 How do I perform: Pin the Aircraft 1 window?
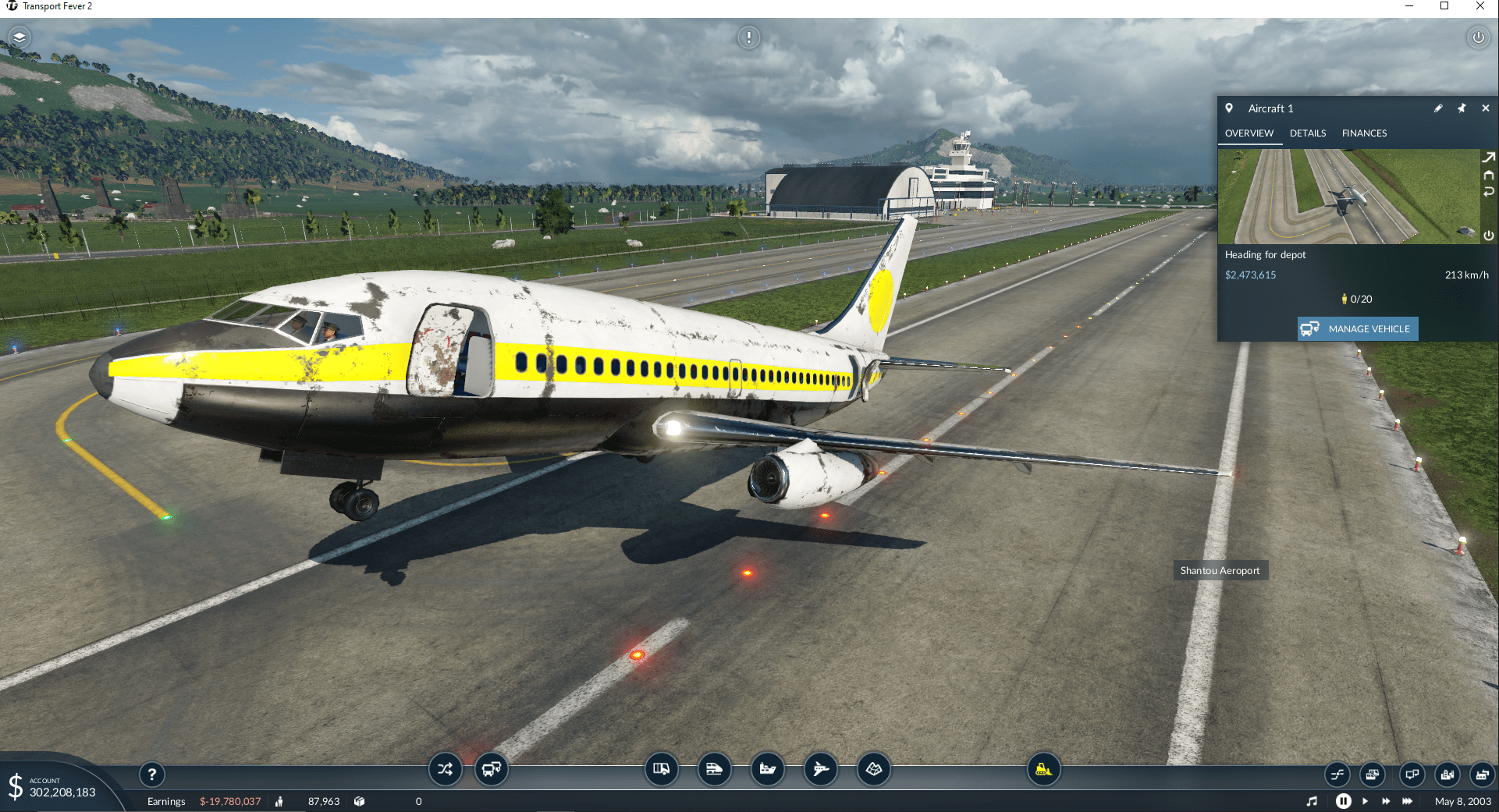1462,108
